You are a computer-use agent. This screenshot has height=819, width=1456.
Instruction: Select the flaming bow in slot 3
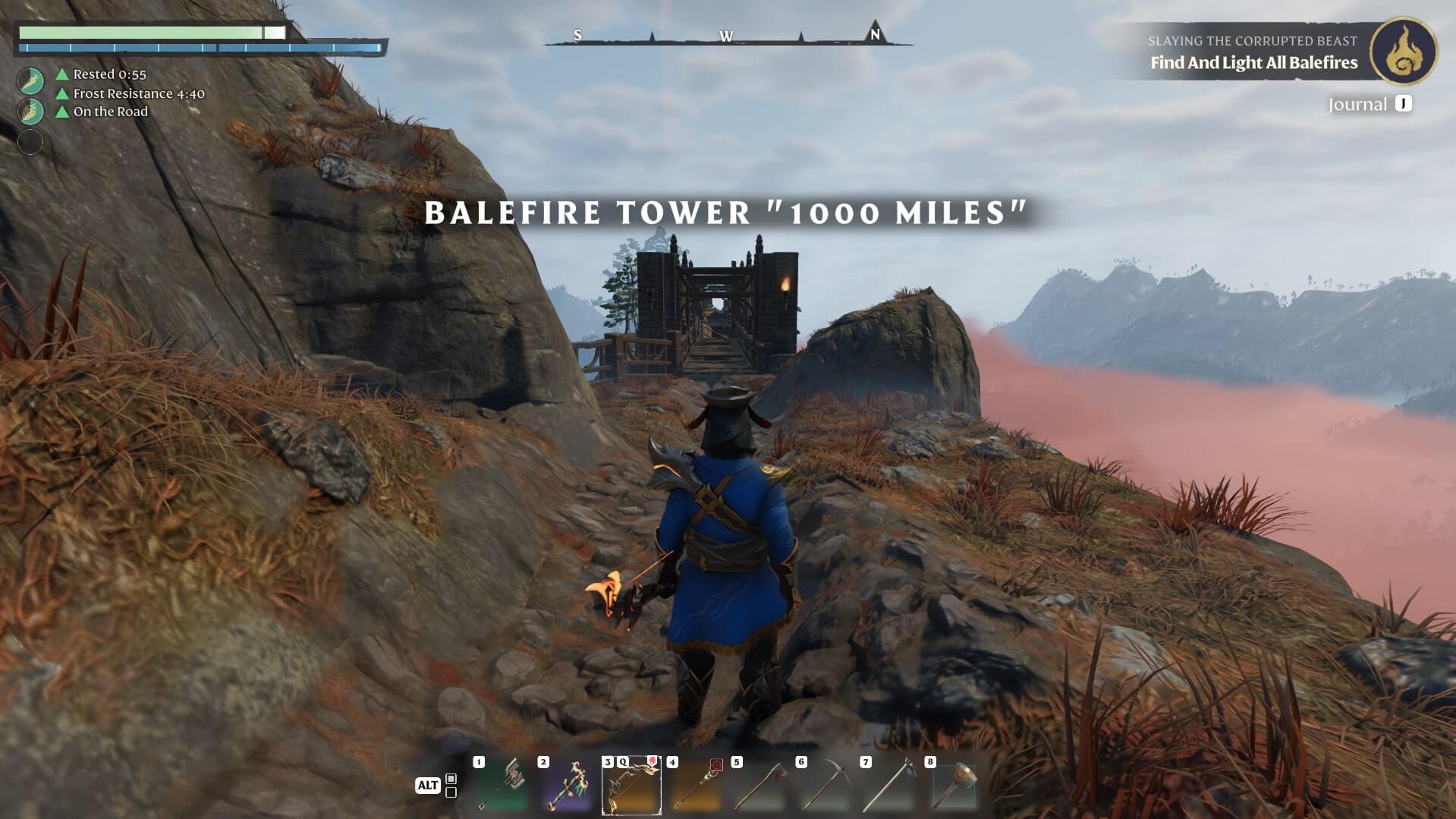click(631, 786)
